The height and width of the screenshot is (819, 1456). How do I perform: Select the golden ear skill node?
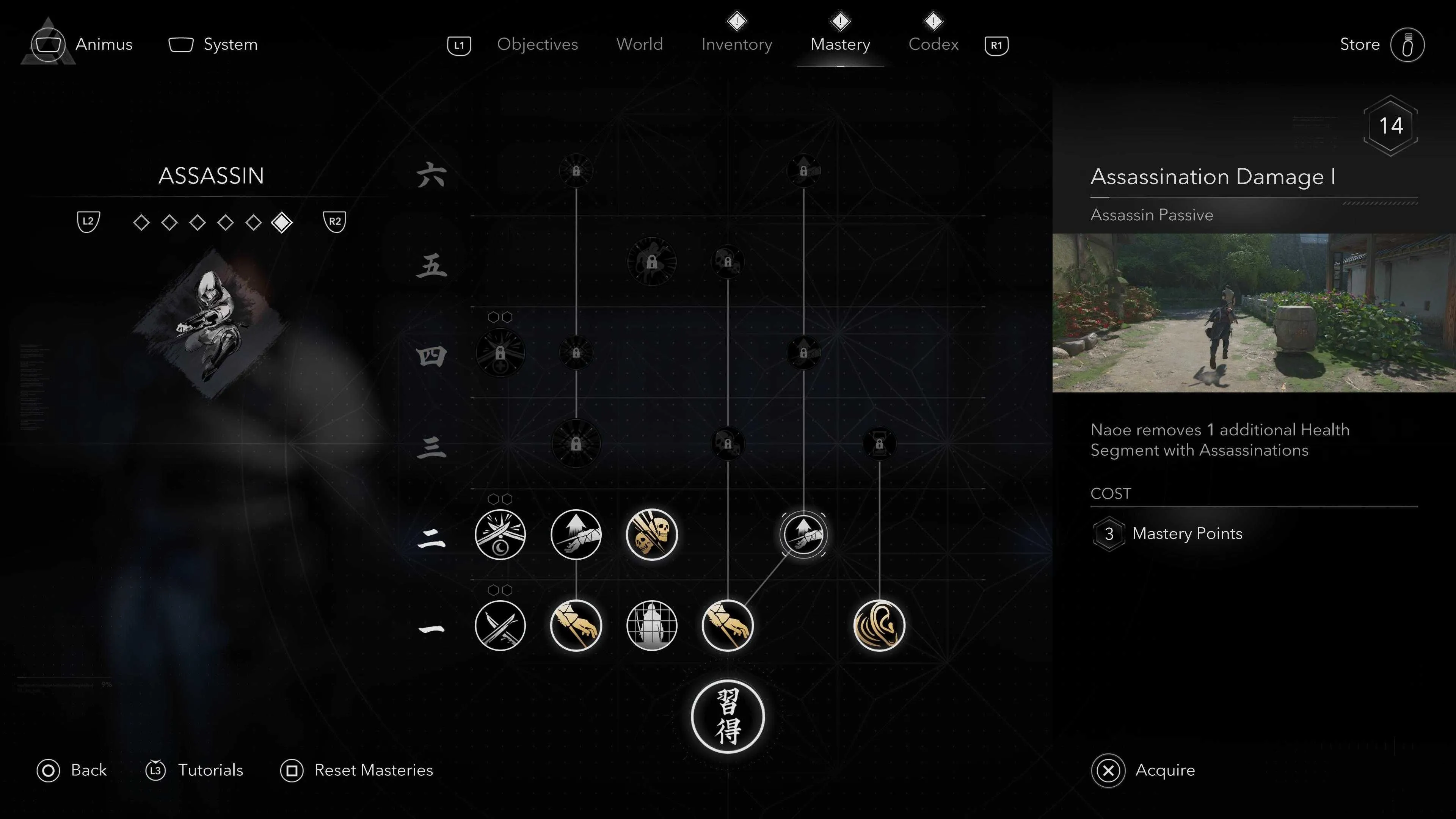pos(879,625)
